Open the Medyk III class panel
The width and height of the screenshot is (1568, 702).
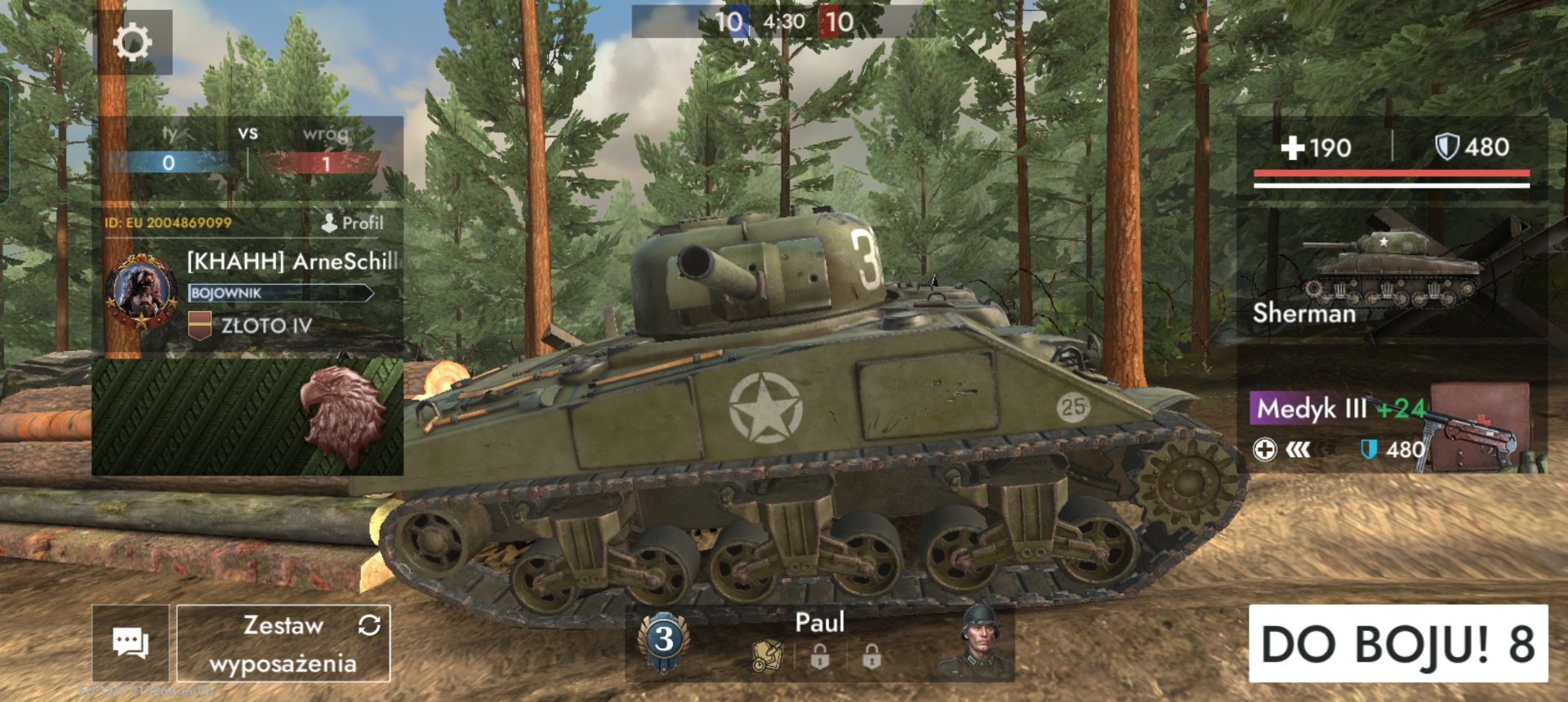(1391, 429)
